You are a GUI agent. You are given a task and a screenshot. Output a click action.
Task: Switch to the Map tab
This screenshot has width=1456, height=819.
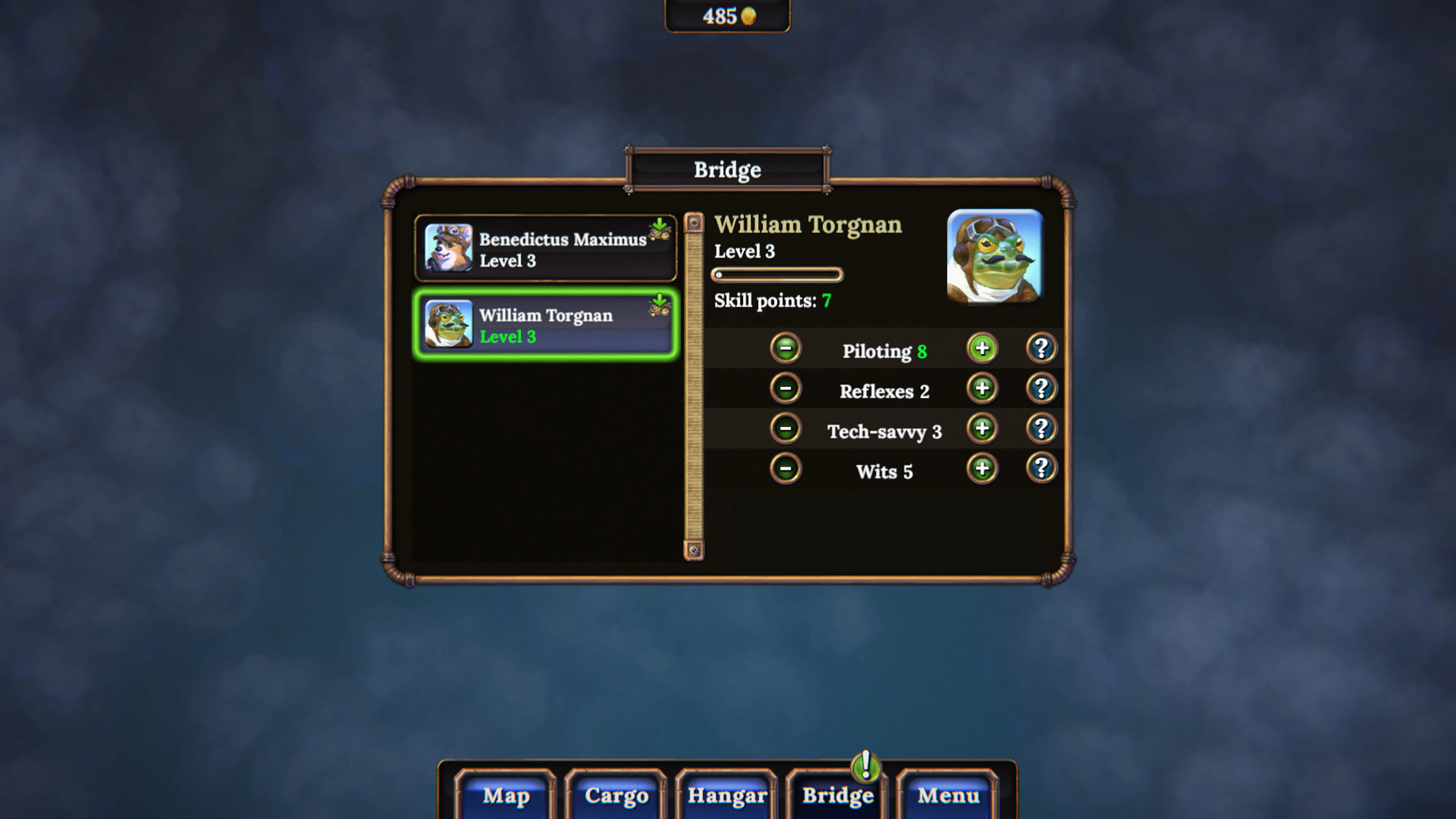507,796
